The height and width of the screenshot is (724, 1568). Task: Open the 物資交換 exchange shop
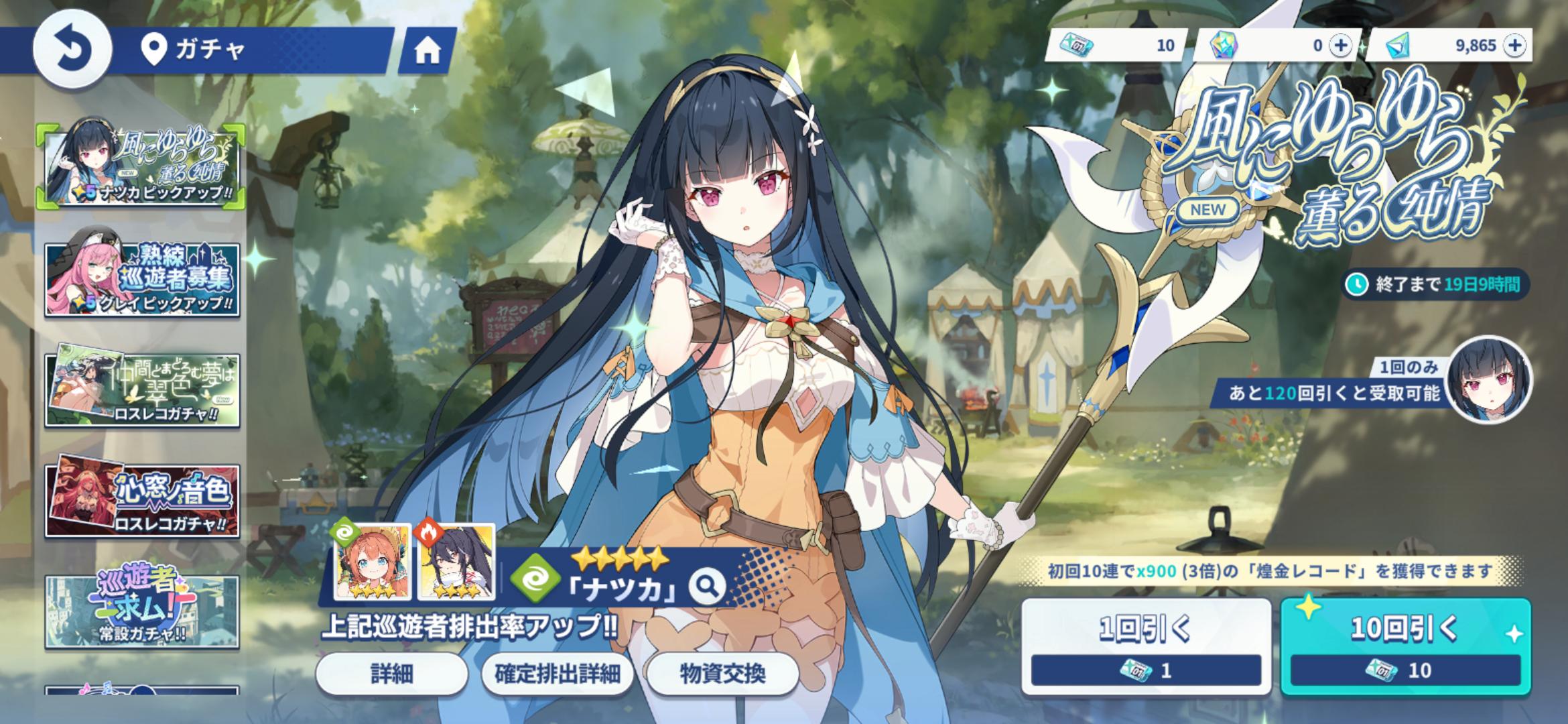pos(722,674)
